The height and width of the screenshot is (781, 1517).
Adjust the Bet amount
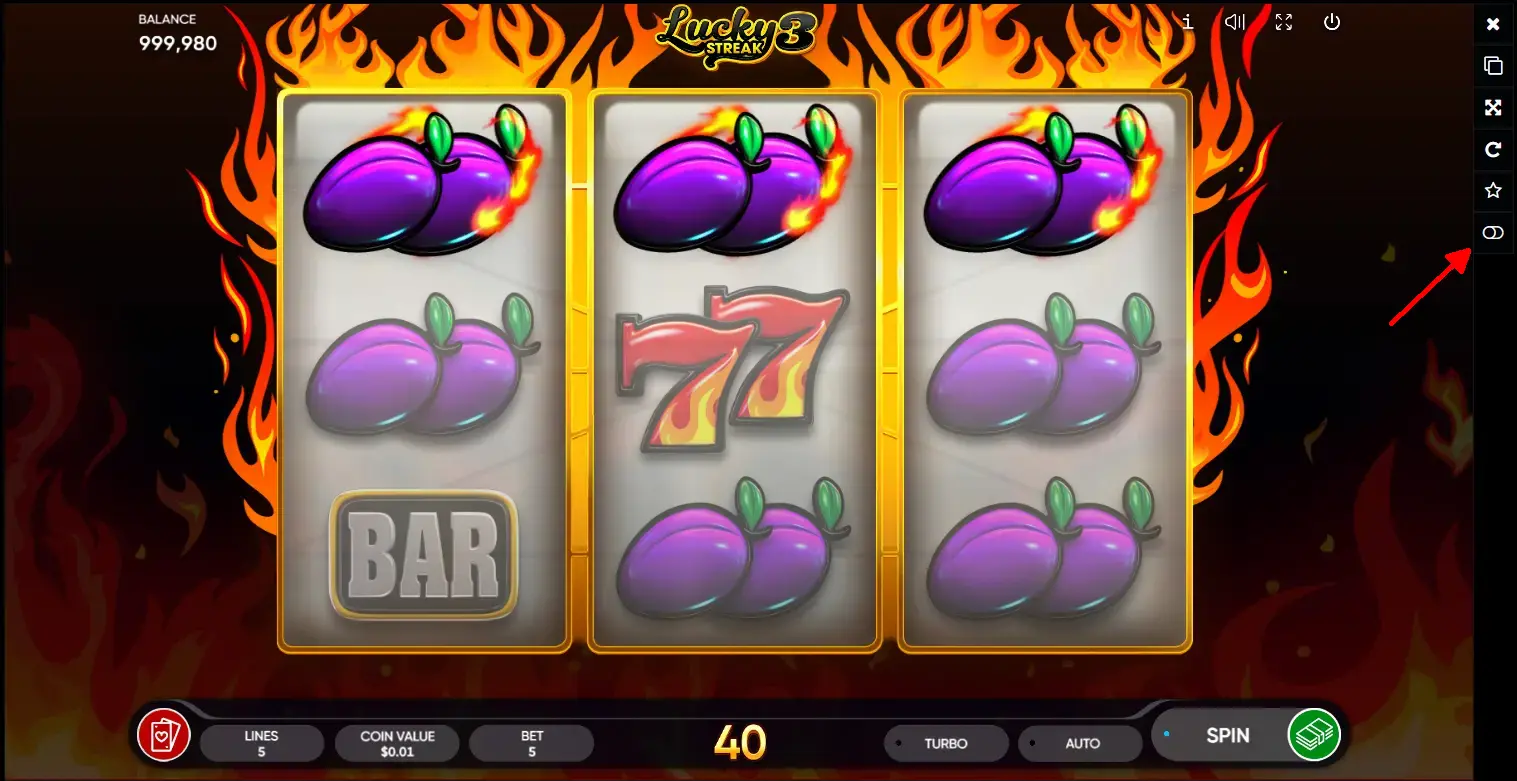click(532, 743)
